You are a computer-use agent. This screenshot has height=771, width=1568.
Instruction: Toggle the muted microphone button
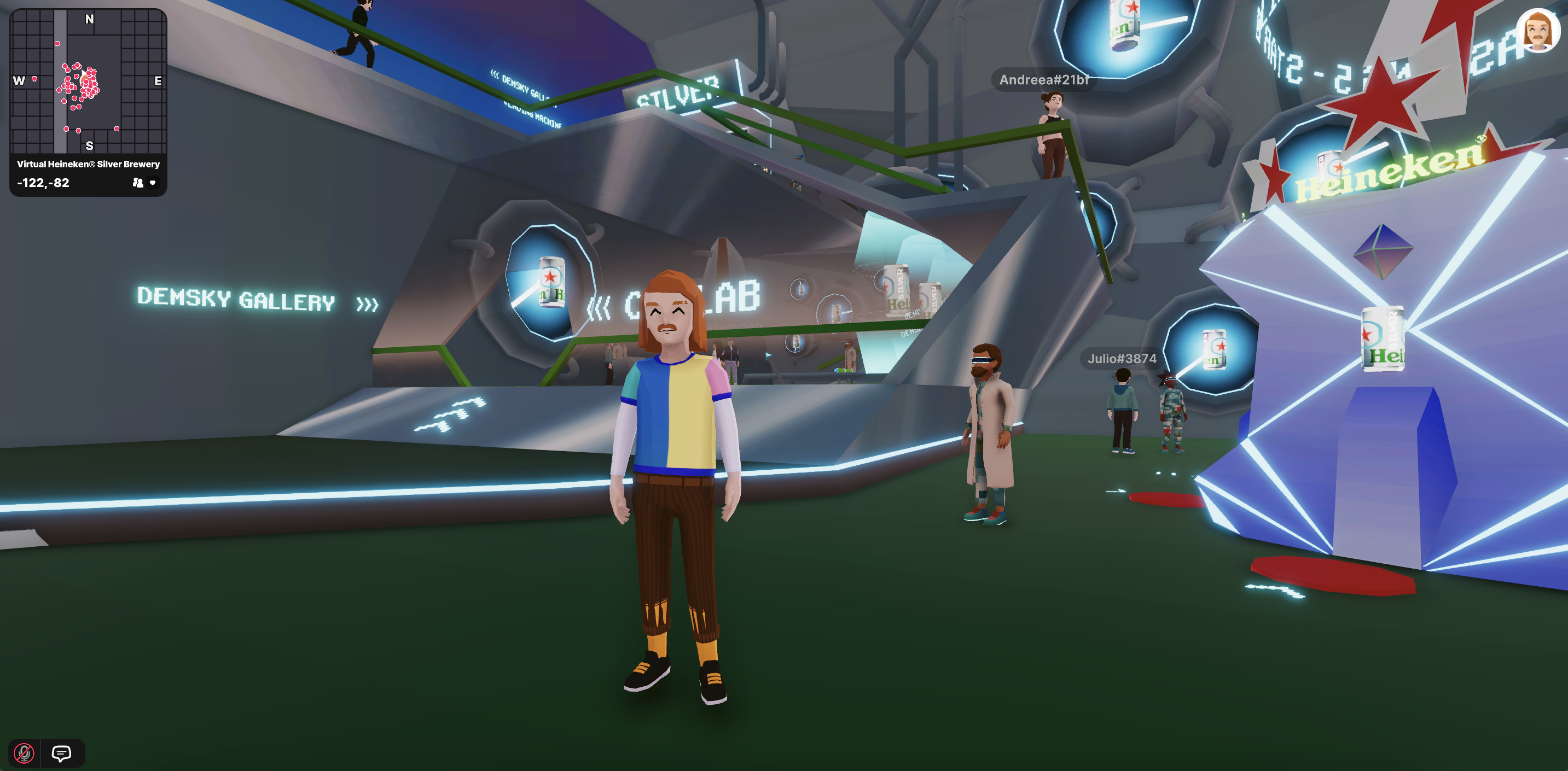point(25,753)
